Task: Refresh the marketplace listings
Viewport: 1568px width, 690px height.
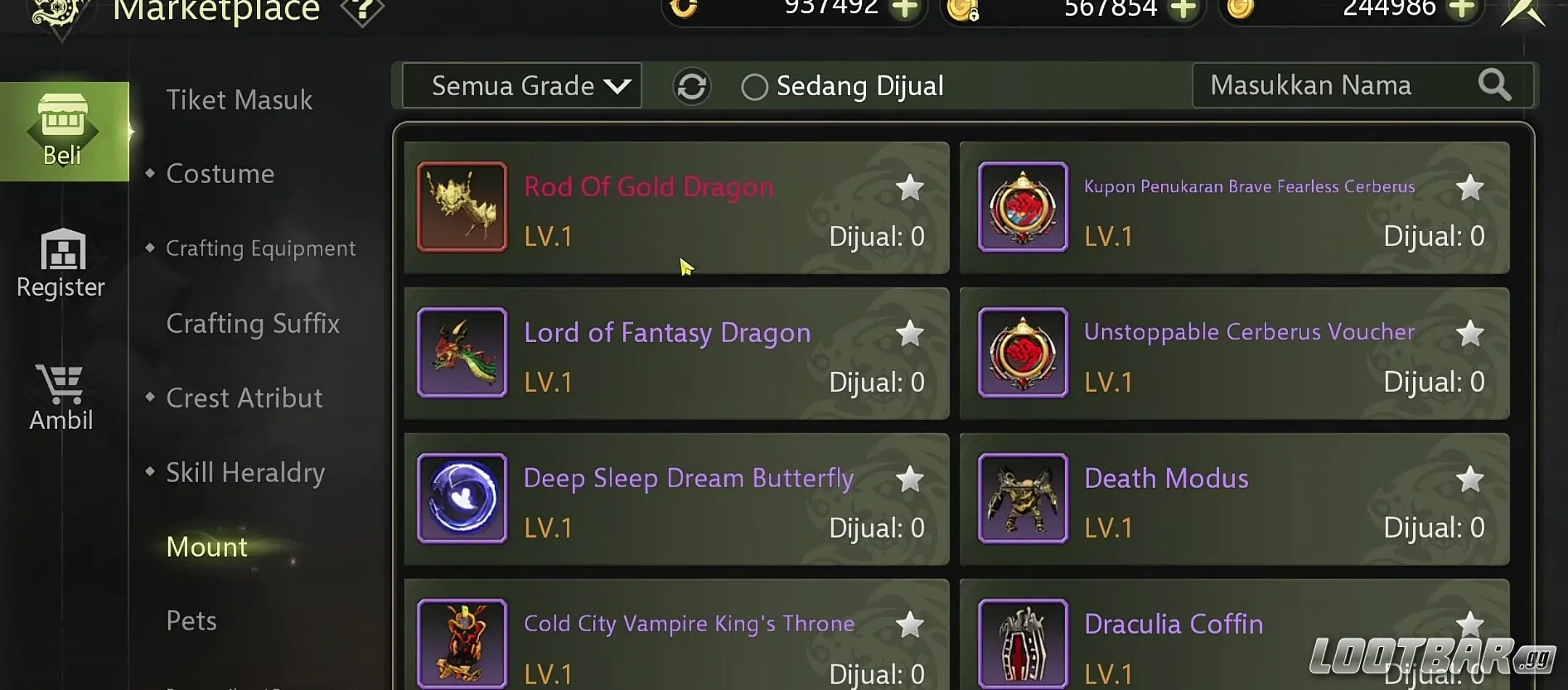Action: pos(693,85)
